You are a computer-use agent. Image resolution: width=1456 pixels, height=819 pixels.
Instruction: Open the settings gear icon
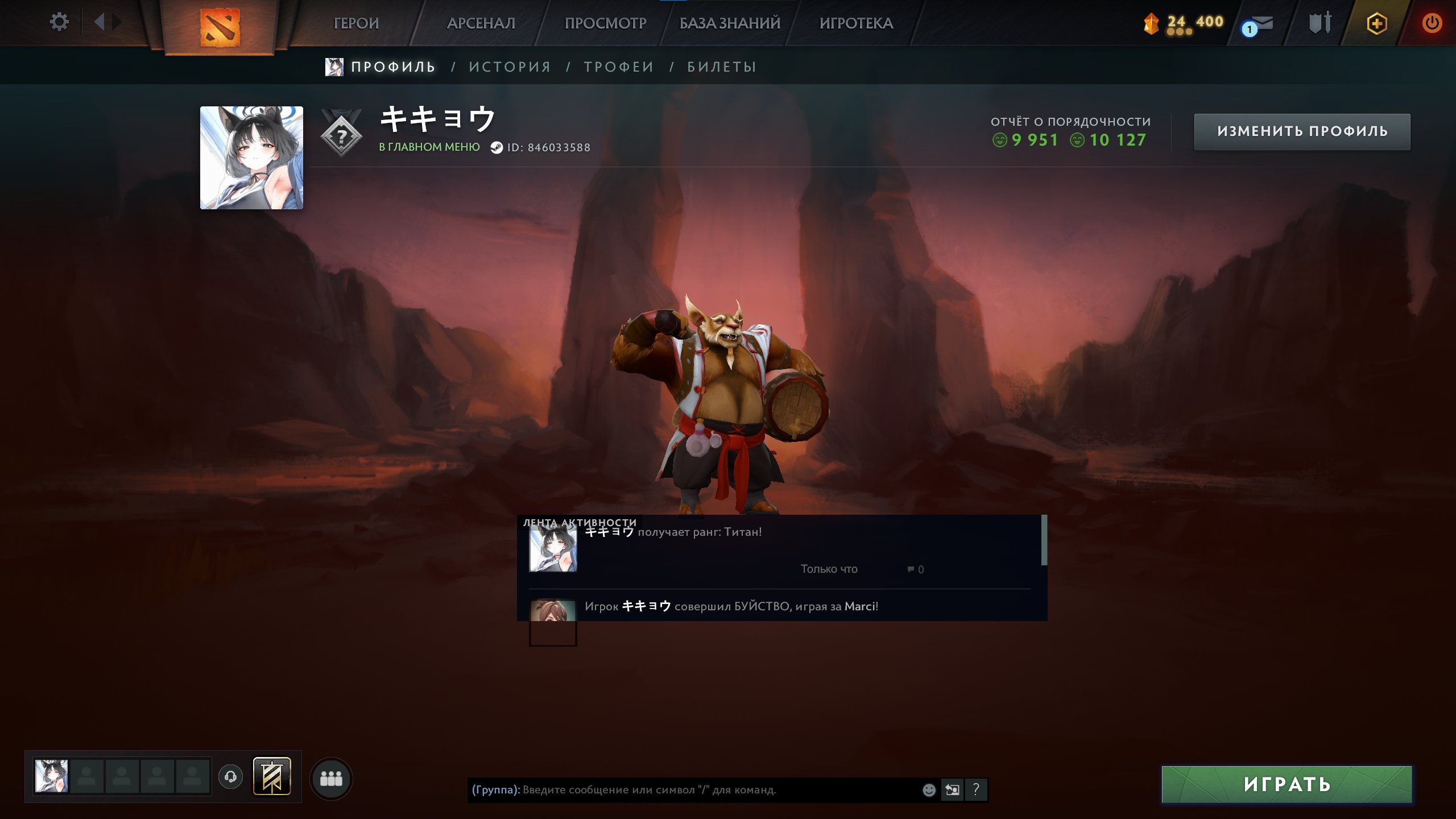59,22
